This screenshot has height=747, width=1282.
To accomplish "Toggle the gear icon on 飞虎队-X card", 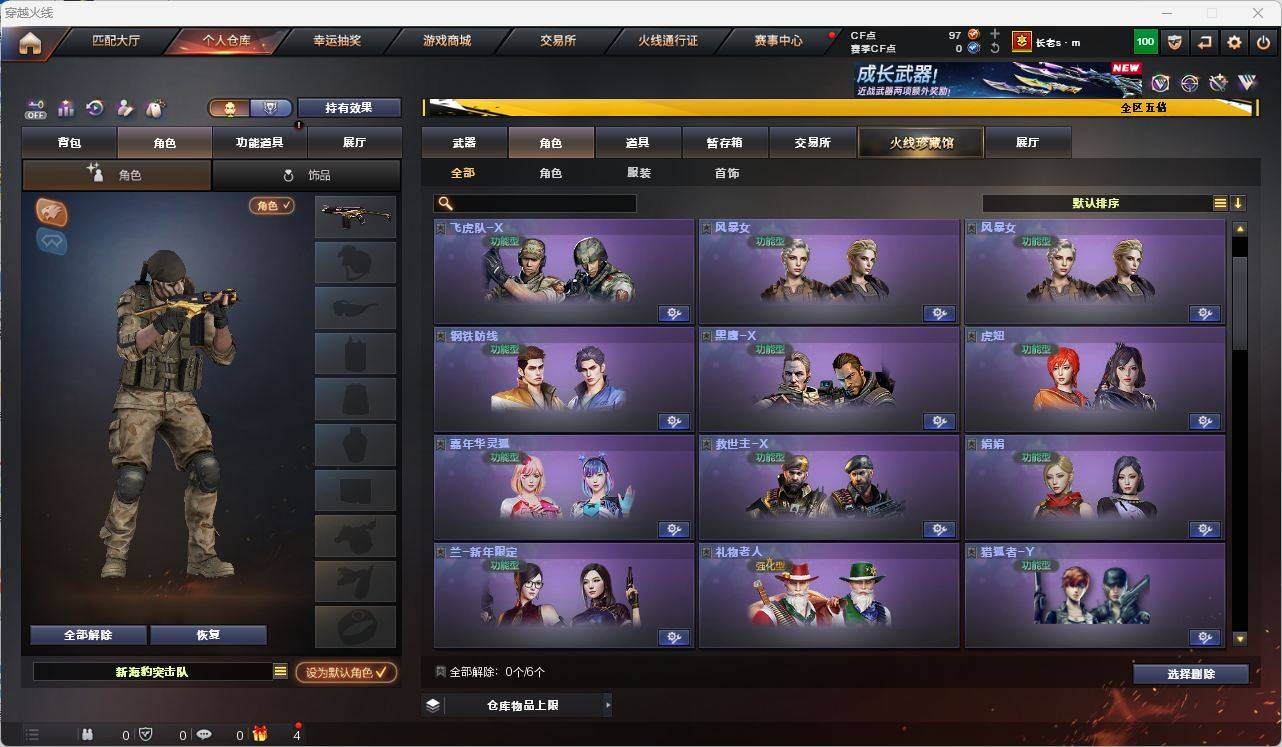I will pyautogui.click(x=674, y=313).
